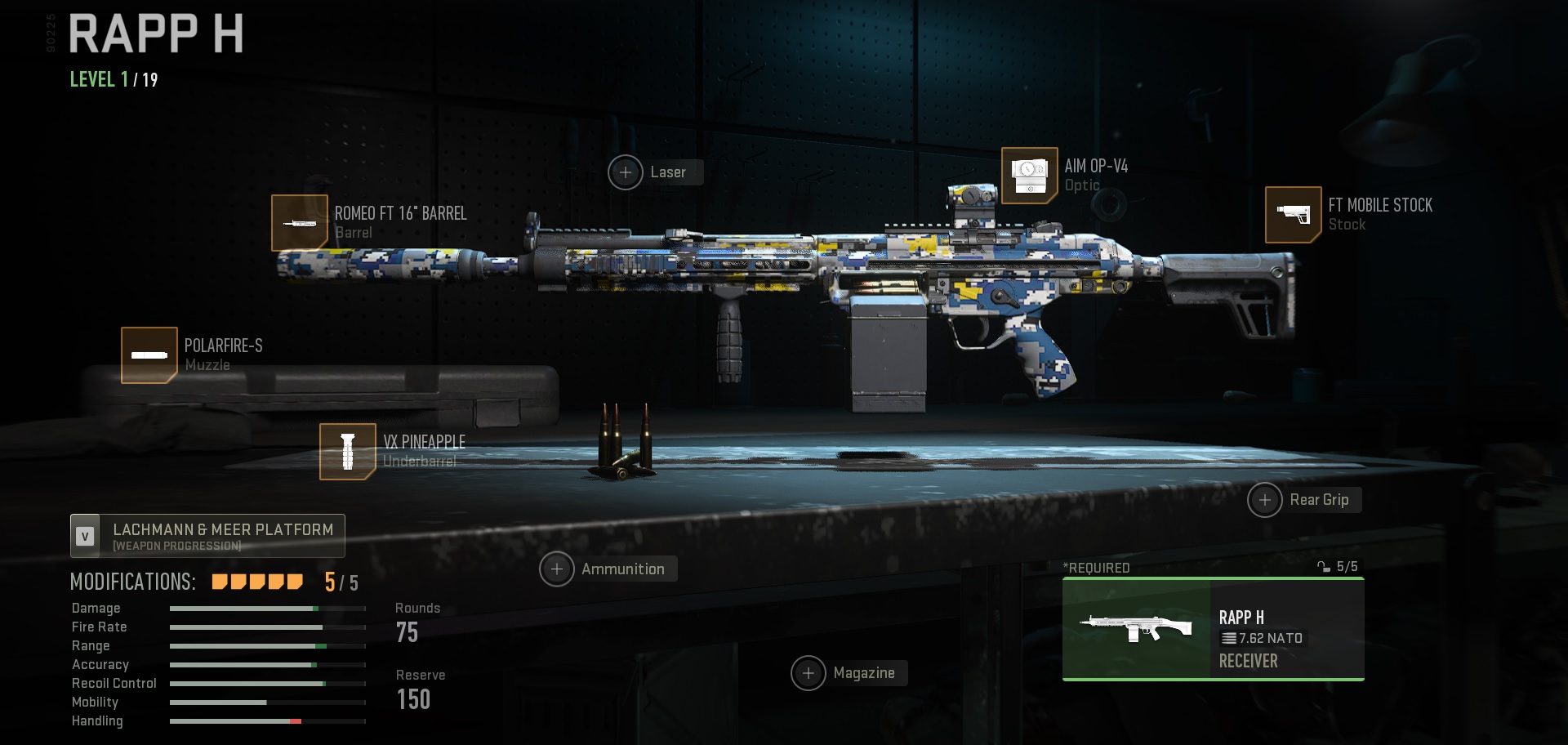Click the FT Mobile Stock icon
Viewport: 1568px width, 745px height.
pos(1293,215)
